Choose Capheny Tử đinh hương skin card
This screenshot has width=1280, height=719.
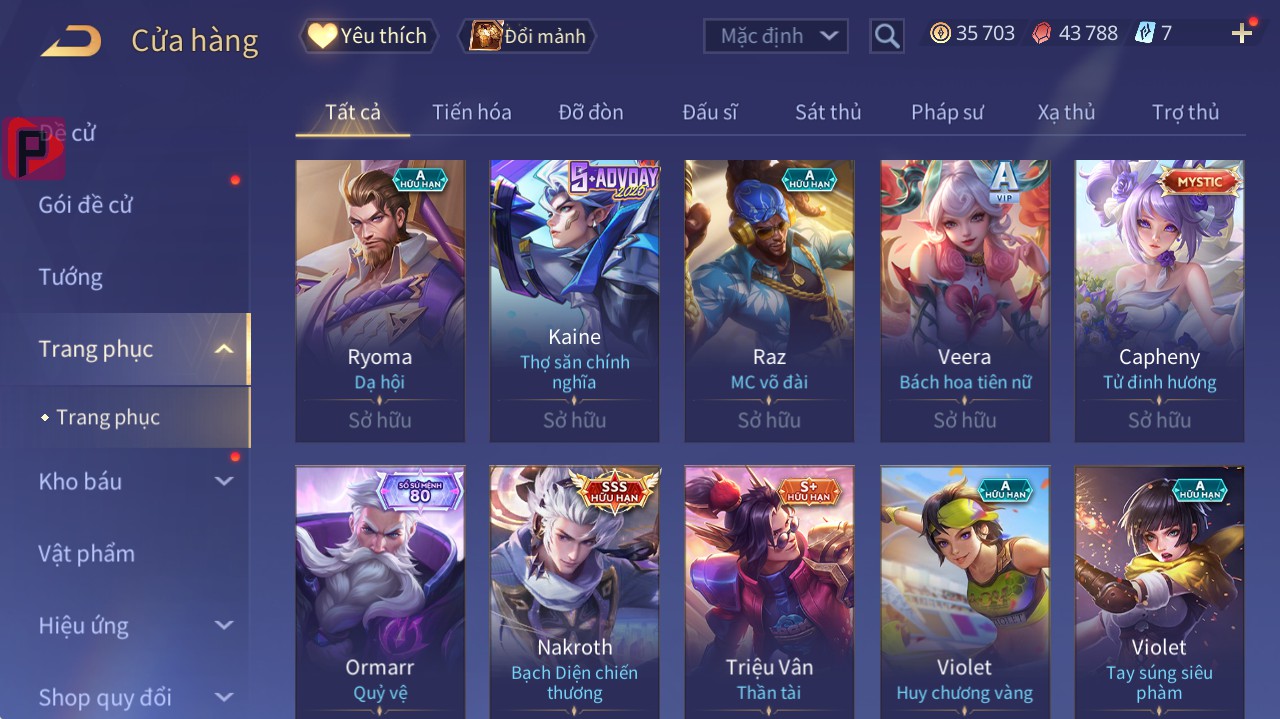click(x=1159, y=300)
